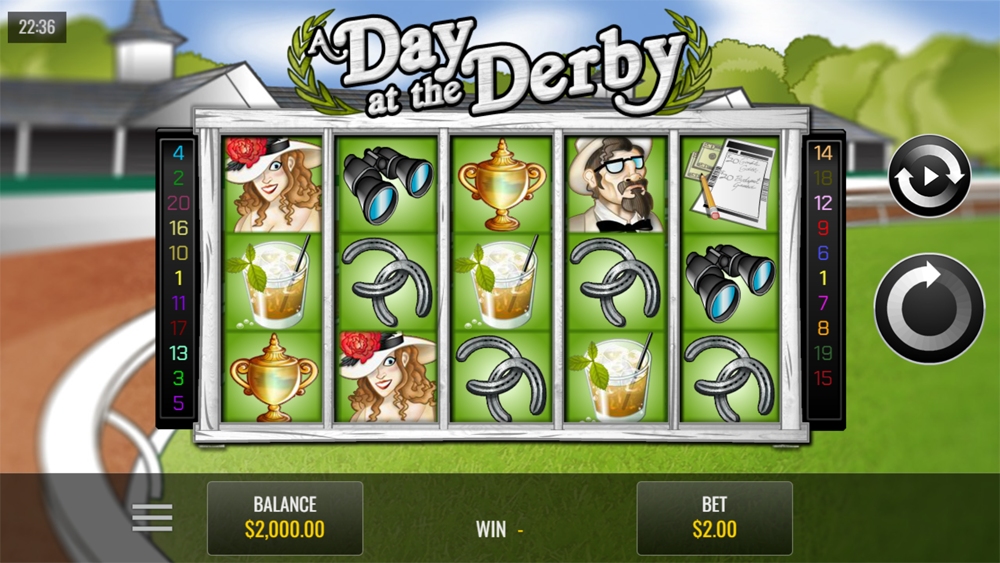Select payline number 14
This screenshot has width=1000, height=563.
point(823,153)
